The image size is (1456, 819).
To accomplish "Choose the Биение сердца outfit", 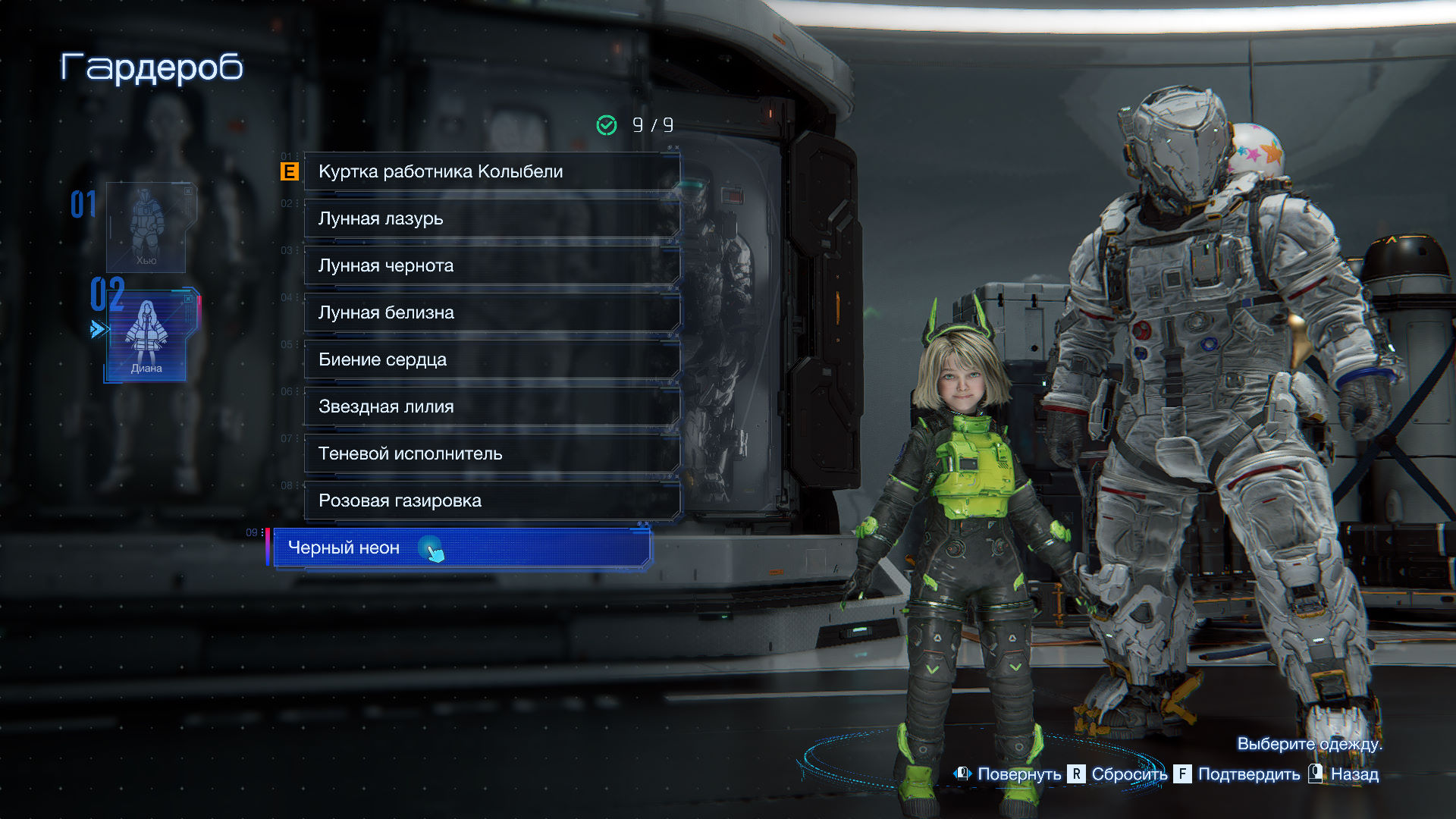I will [491, 359].
